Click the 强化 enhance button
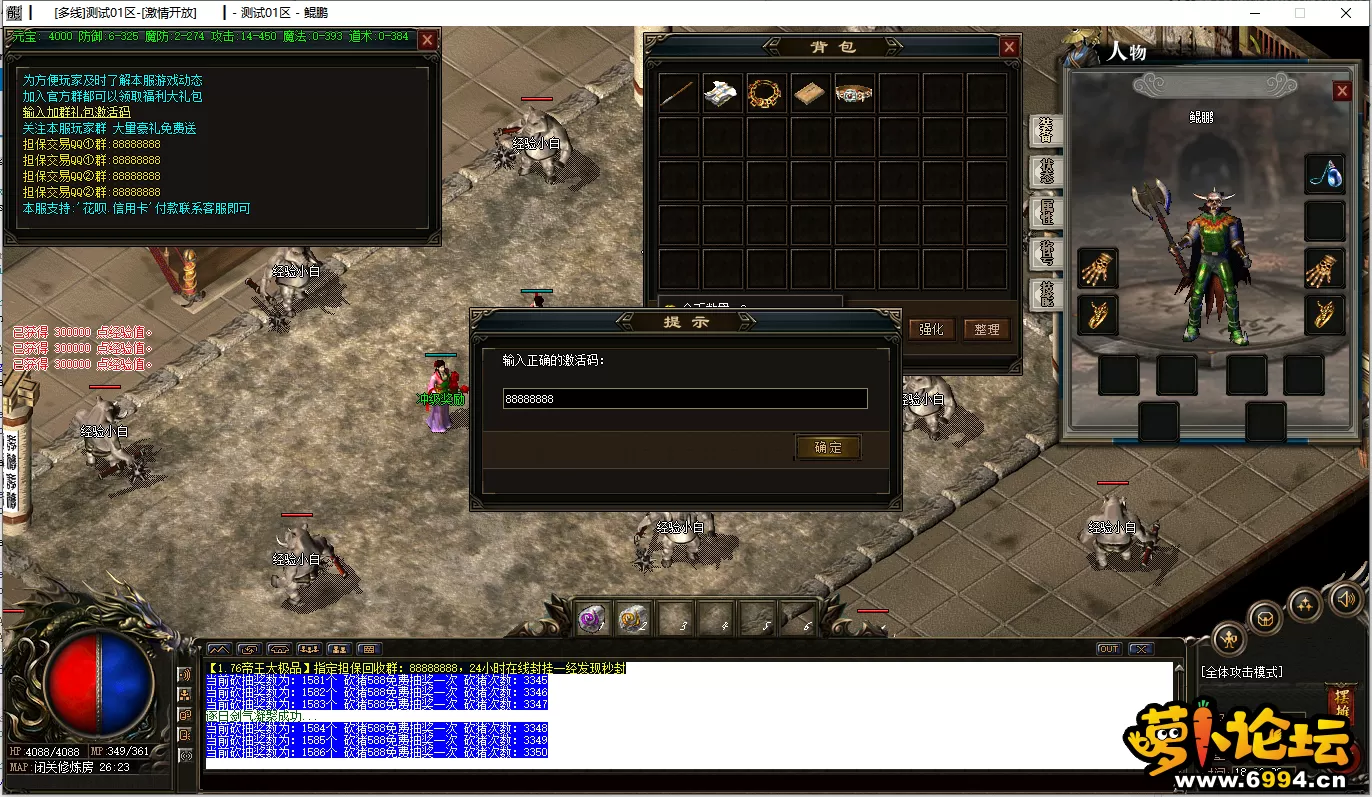Screen dimensions: 1372x797 coord(931,329)
